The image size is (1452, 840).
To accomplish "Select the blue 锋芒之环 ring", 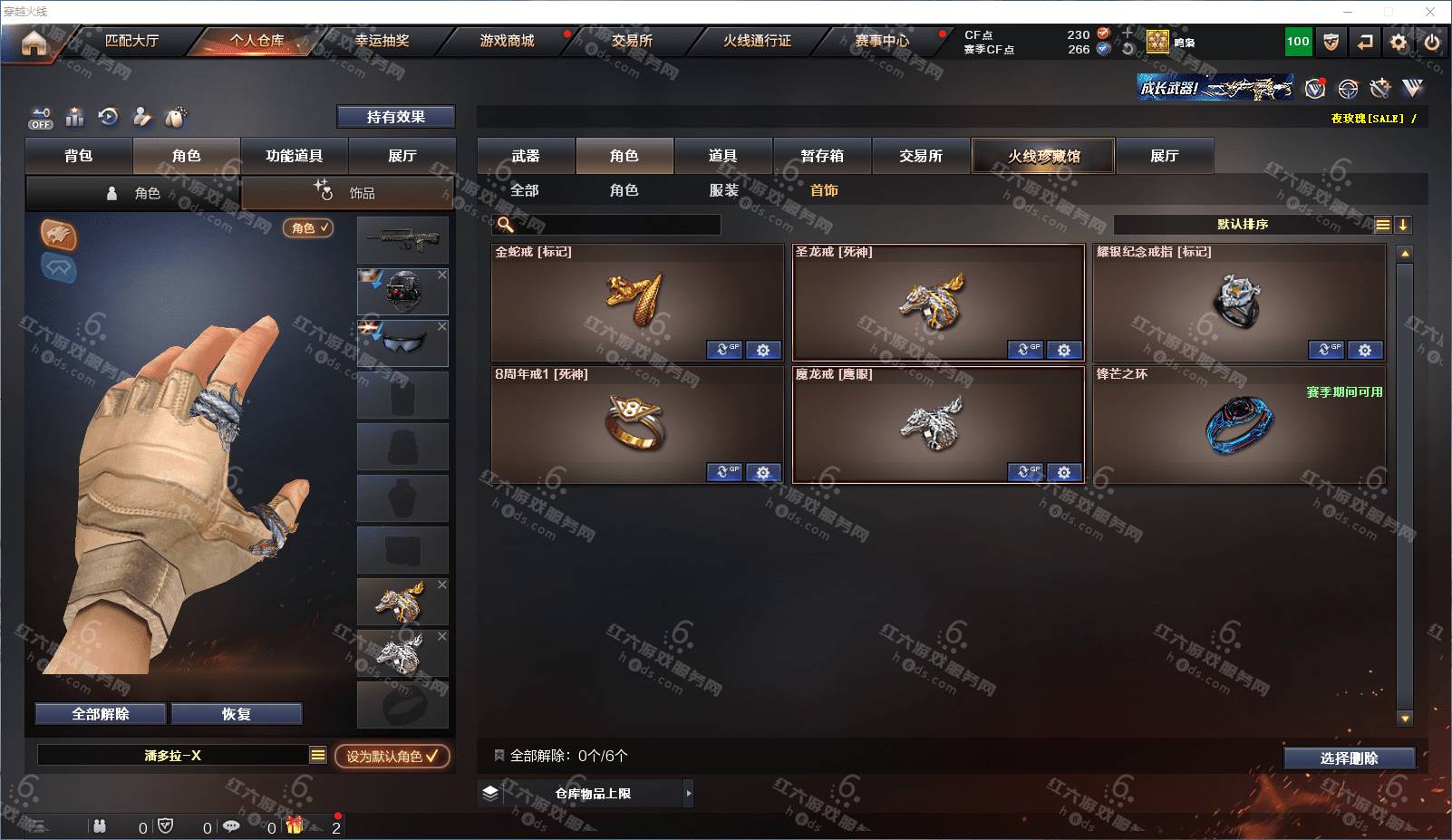I will (1238, 424).
